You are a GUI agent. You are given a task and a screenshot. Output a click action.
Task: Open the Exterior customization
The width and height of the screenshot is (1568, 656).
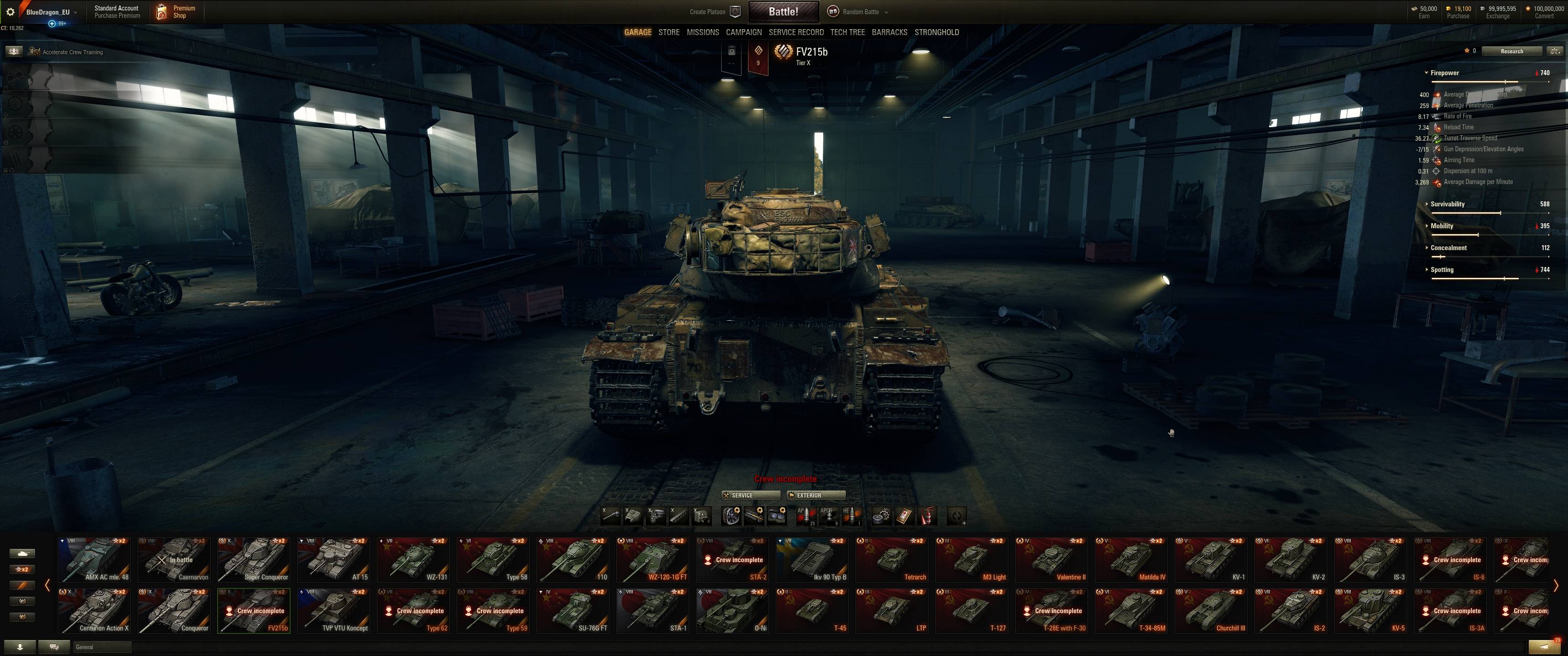pos(815,495)
